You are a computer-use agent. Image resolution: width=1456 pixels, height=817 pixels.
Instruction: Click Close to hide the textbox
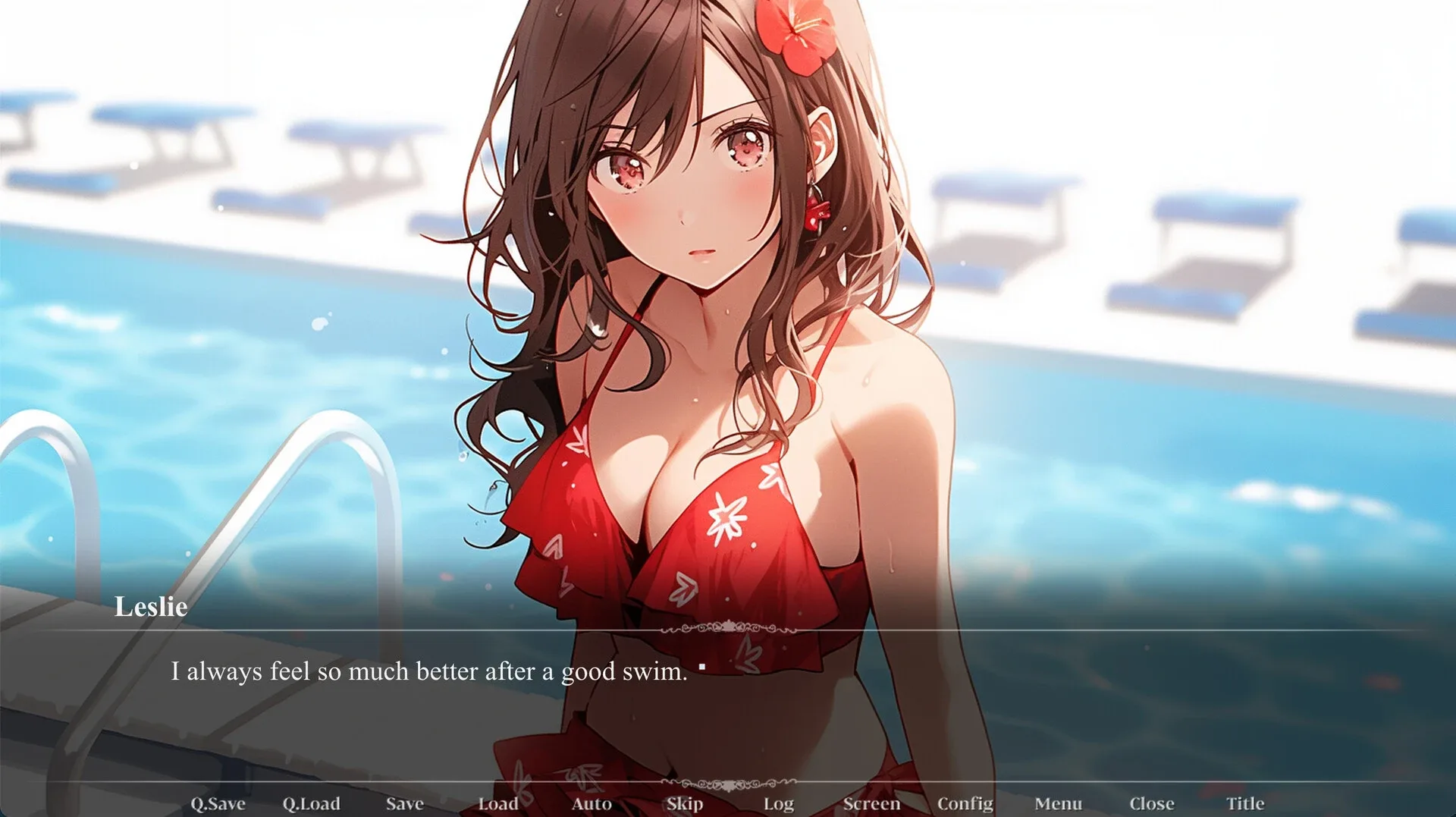1153,803
